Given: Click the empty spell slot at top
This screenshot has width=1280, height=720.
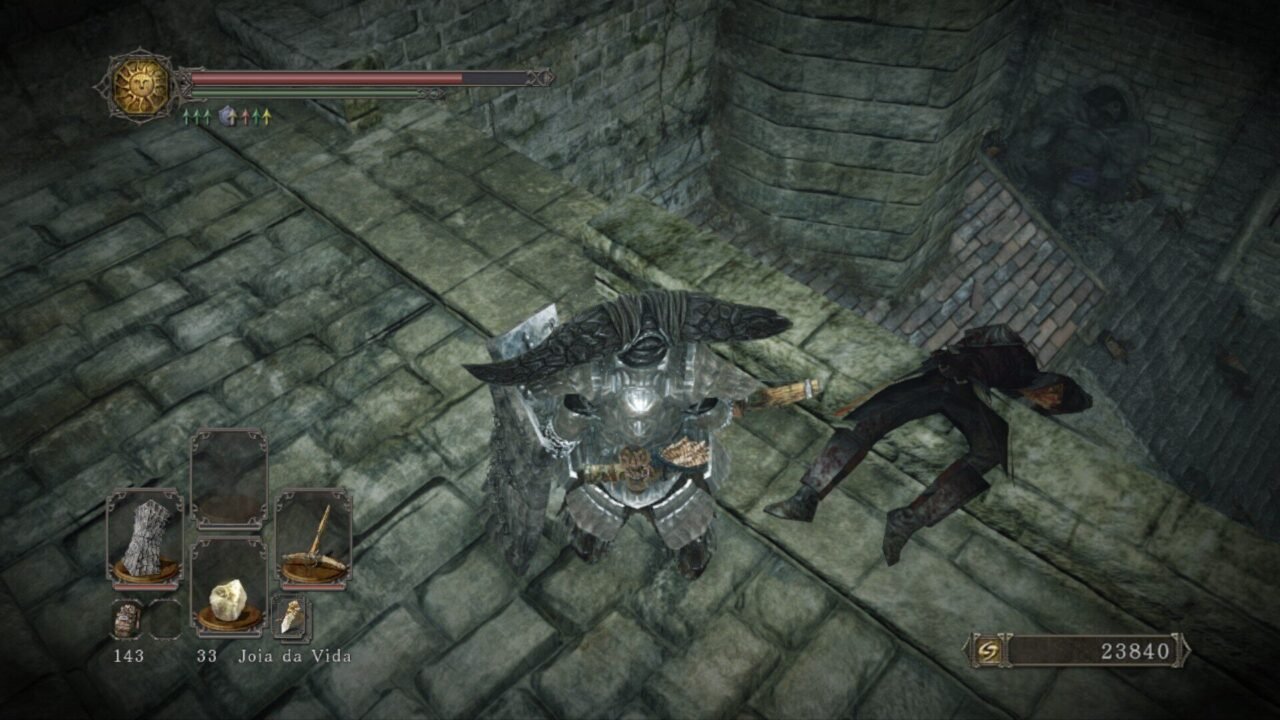Looking at the screenshot, I should (x=229, y=478).
